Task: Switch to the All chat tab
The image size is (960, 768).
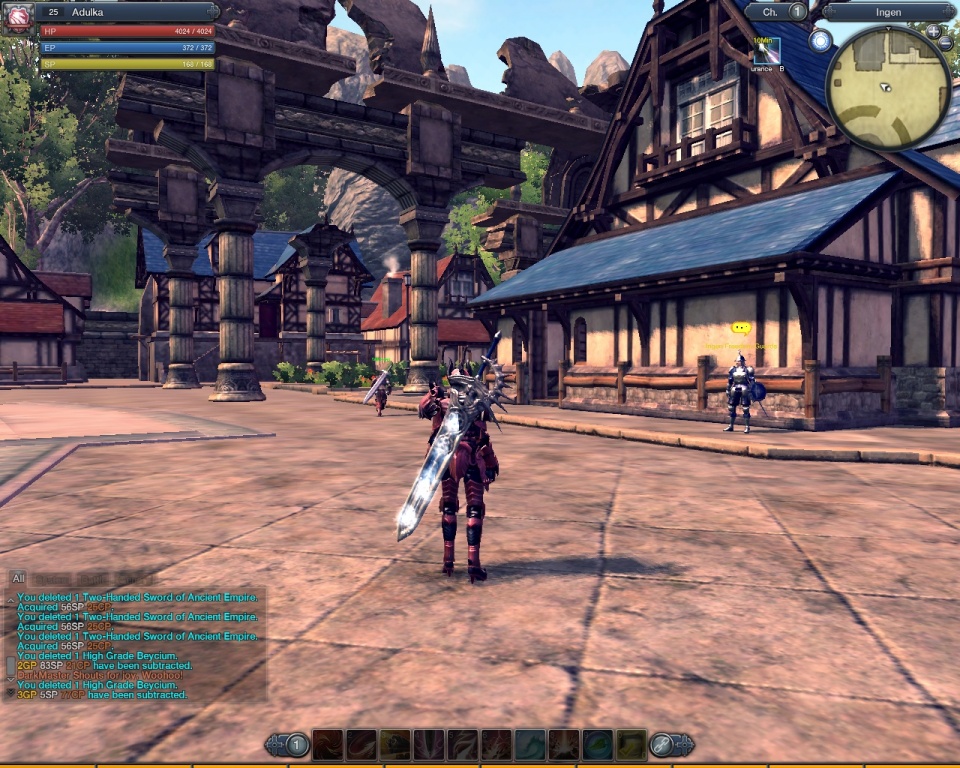Action: tap(18, 578)
